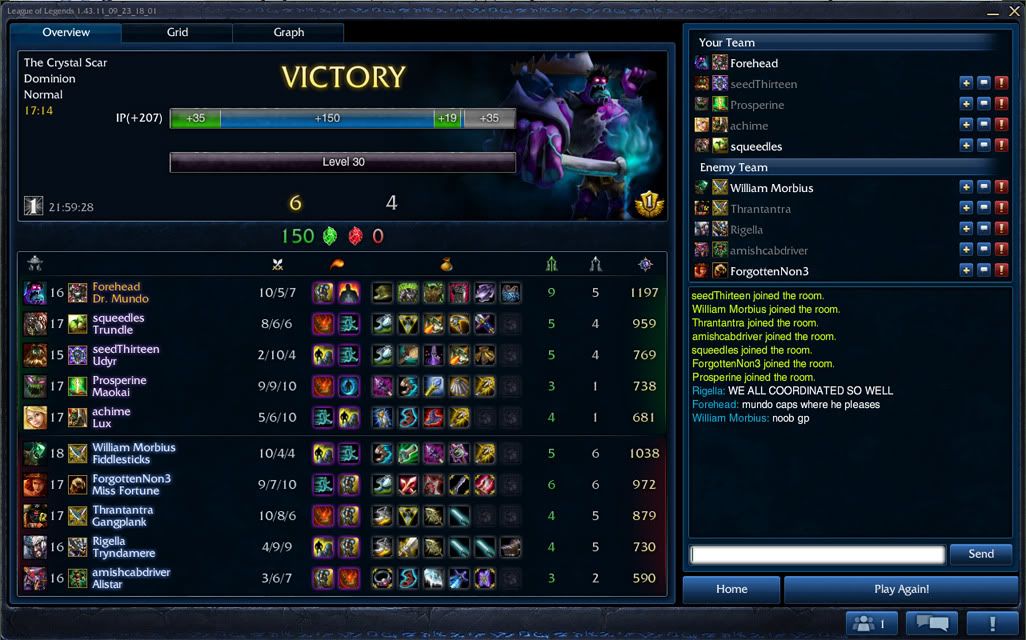Focus the chat message input box
Image resolution: width=1026 pixels, height=640 pixels.
point(817,554)
